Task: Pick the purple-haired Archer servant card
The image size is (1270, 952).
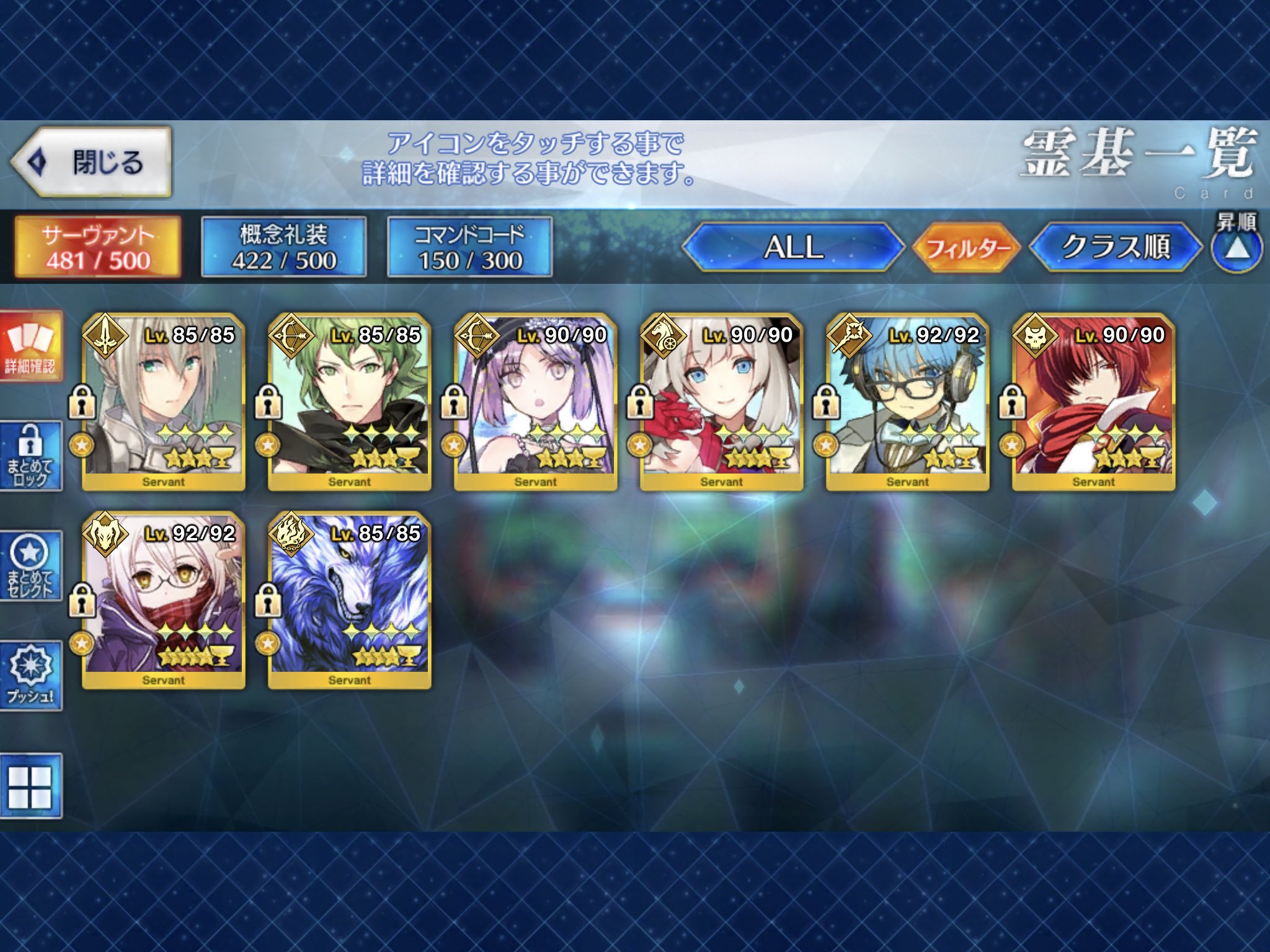Action: pyautogui.click(x=535, y=402)
